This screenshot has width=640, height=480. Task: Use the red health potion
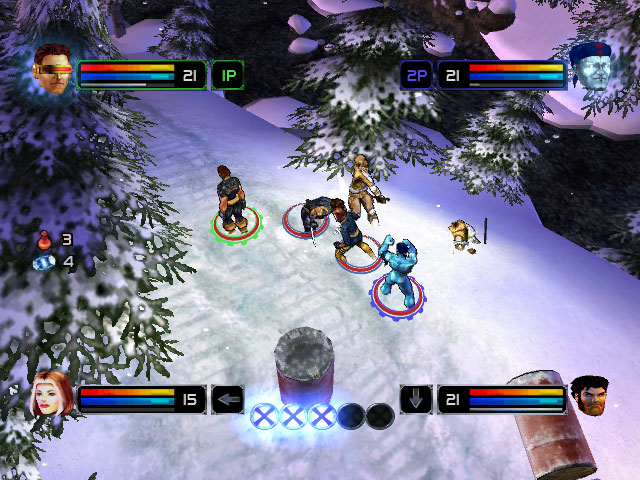(44, 240)
